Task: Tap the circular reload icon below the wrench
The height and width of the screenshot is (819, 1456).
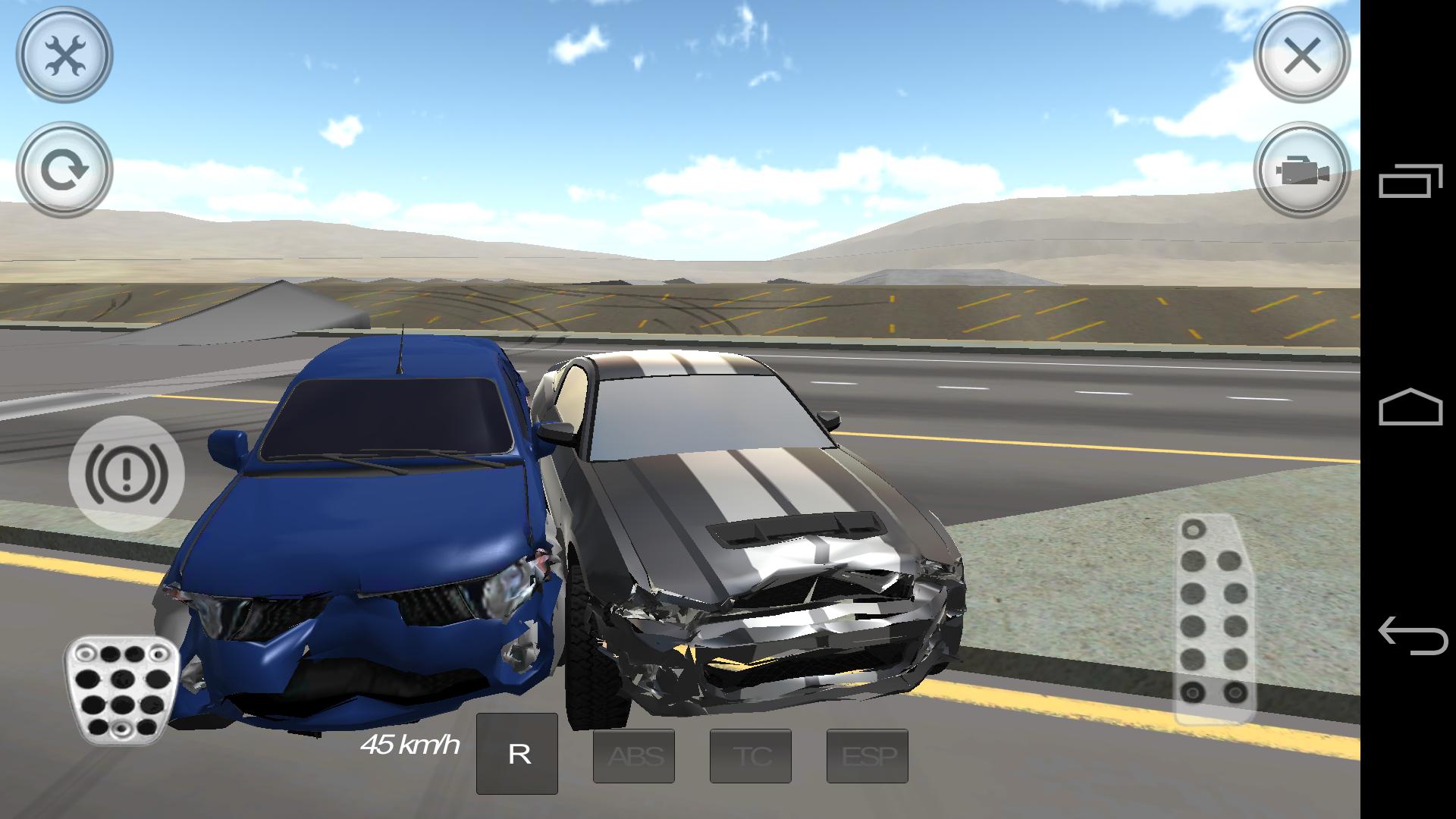Action: coord(63,168)
